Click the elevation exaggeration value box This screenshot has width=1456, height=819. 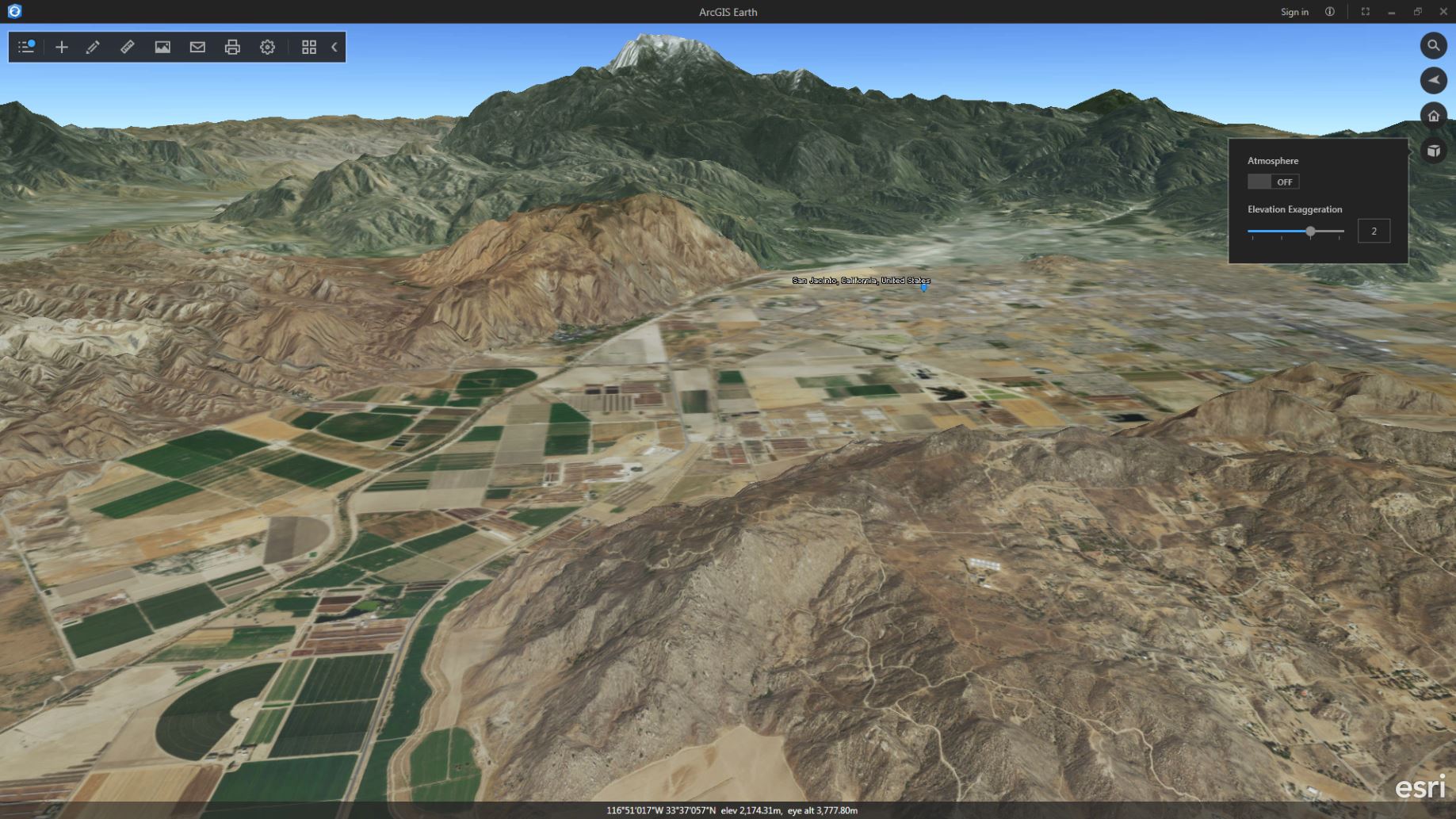(x=1374, y=231)
